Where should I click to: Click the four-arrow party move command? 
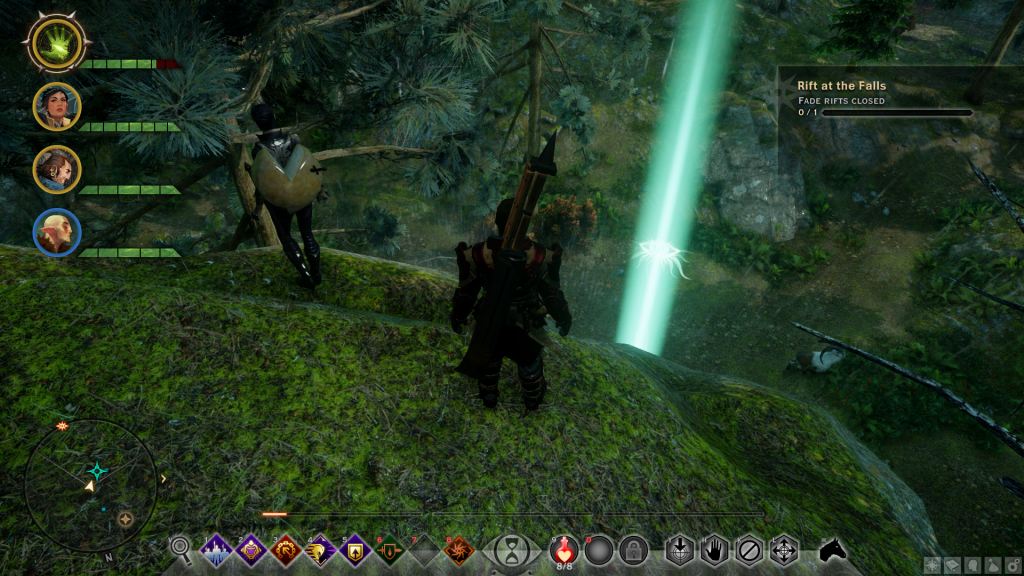pyautogui.click(x=783, y=550)
